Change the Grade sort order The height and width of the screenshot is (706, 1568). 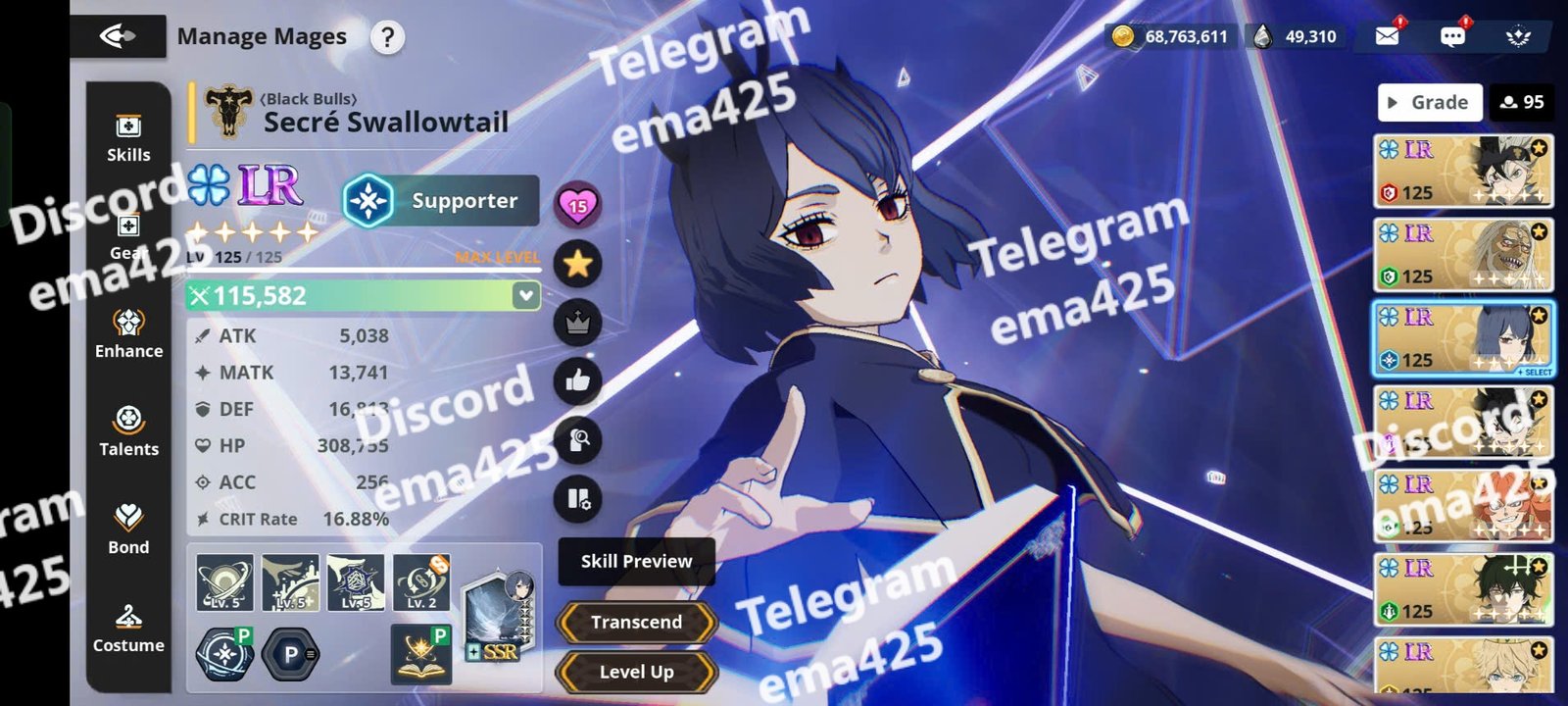tap(1429, 102)
